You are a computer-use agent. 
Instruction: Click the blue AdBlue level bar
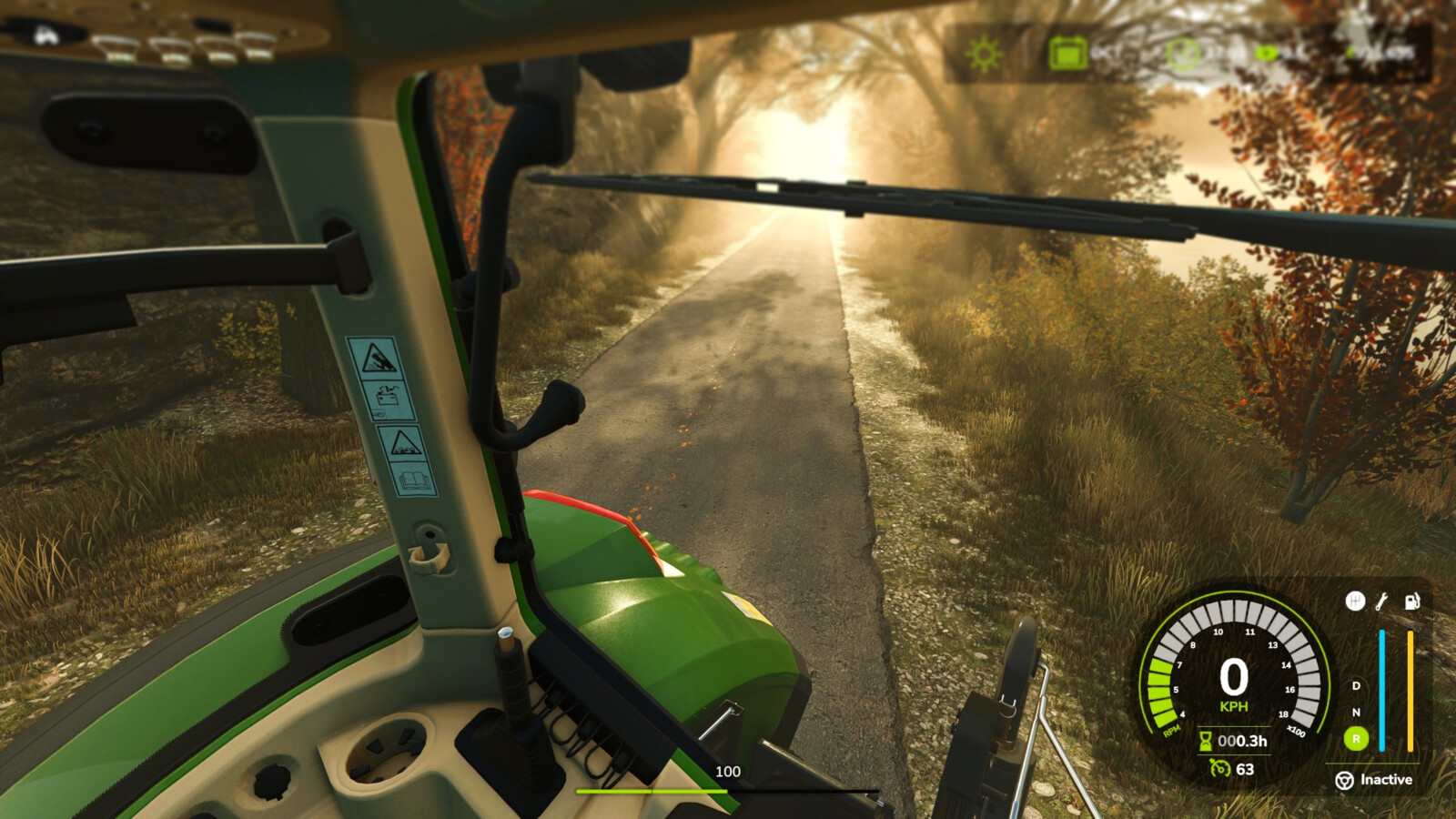pos(1382,691)
